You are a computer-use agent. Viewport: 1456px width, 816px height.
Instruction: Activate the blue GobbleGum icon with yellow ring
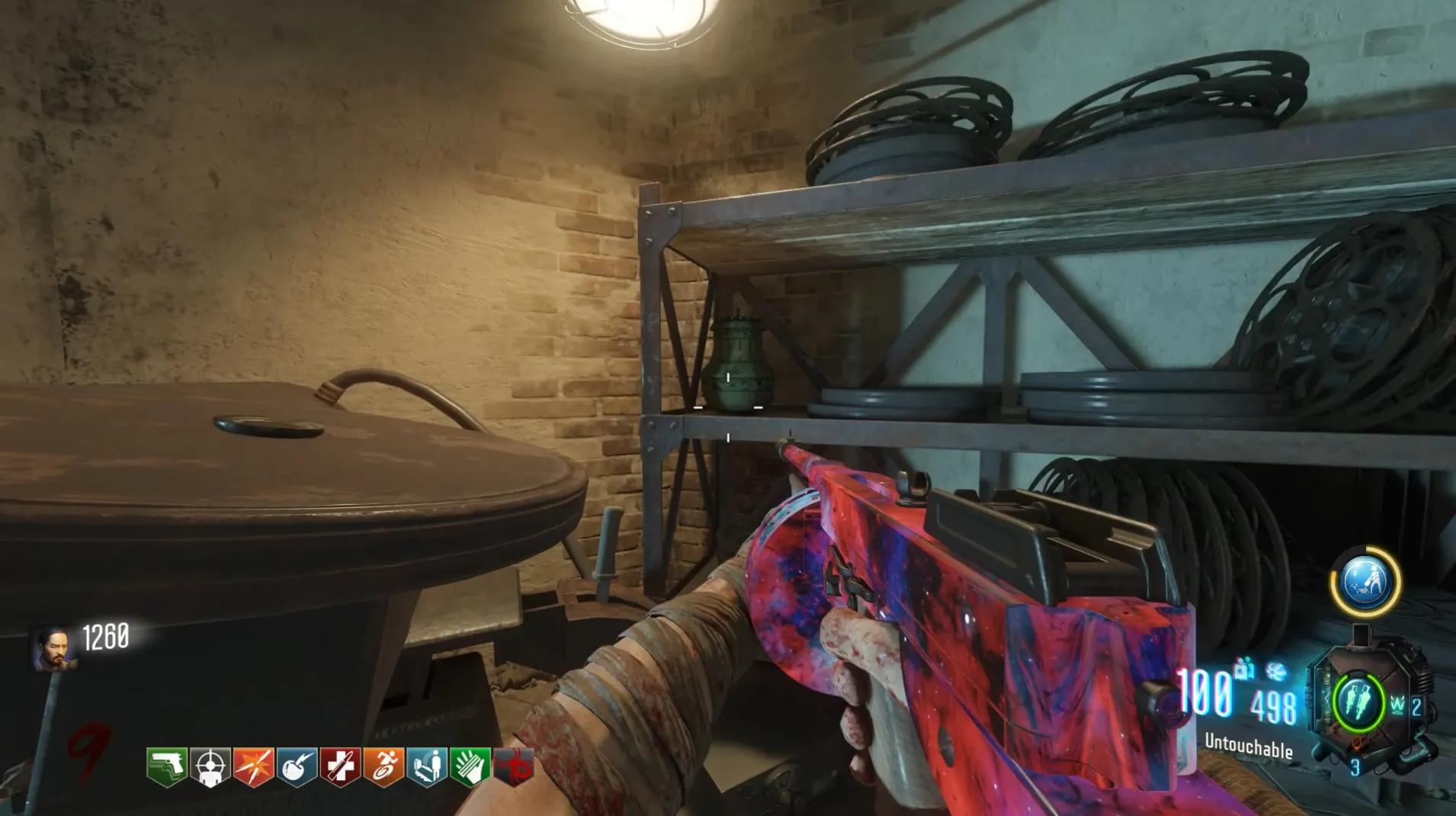pyautogui.click(x=1365, y=581)
